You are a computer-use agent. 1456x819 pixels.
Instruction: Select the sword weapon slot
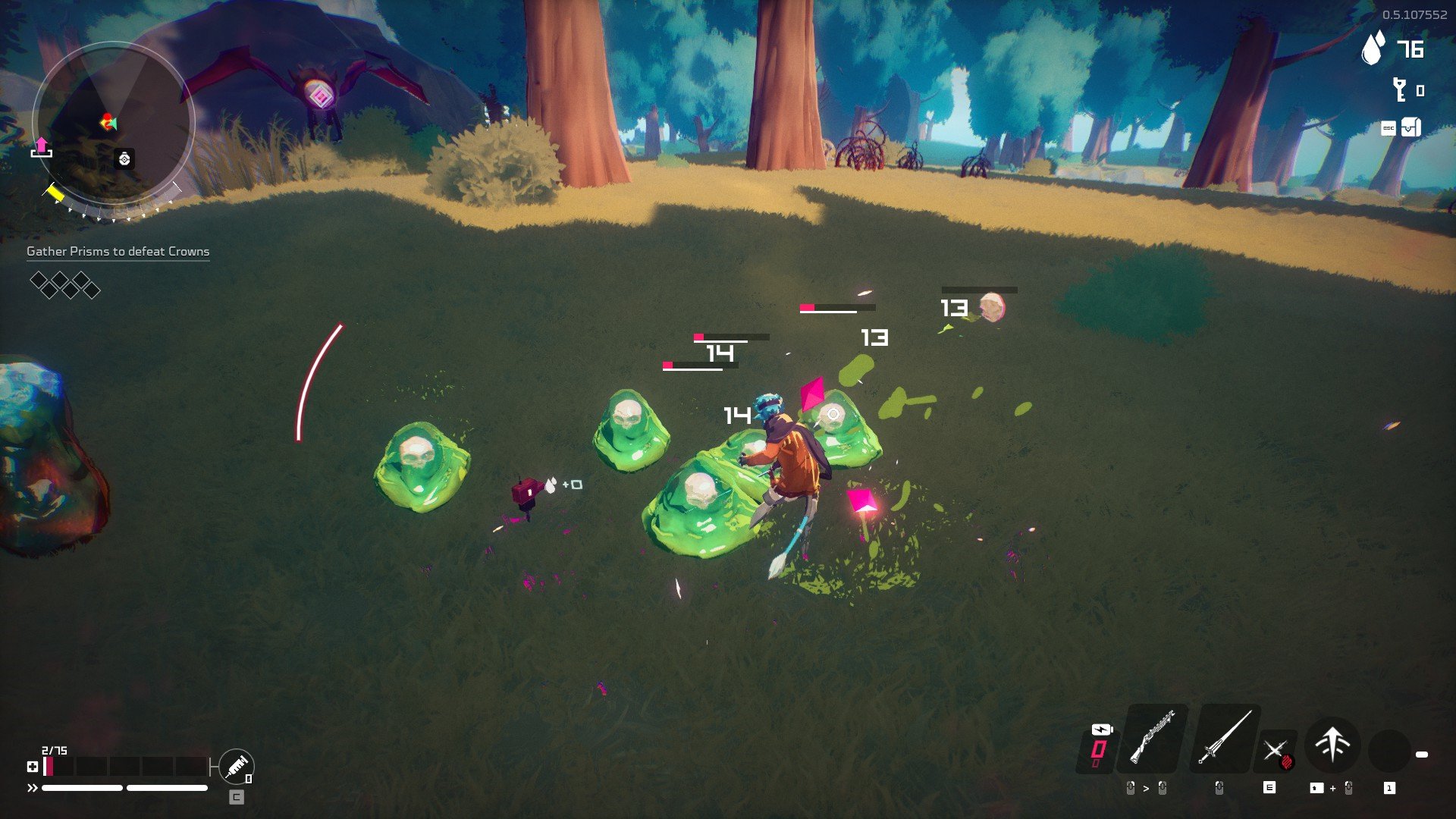click(x=1224, y=738)
